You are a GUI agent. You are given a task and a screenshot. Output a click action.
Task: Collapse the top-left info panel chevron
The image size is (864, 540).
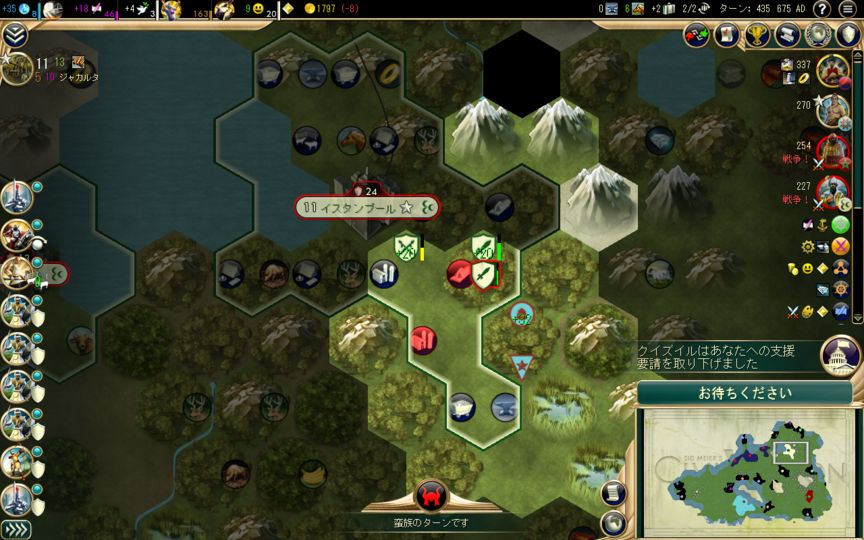pyautogui.click(x=14, y=36)
